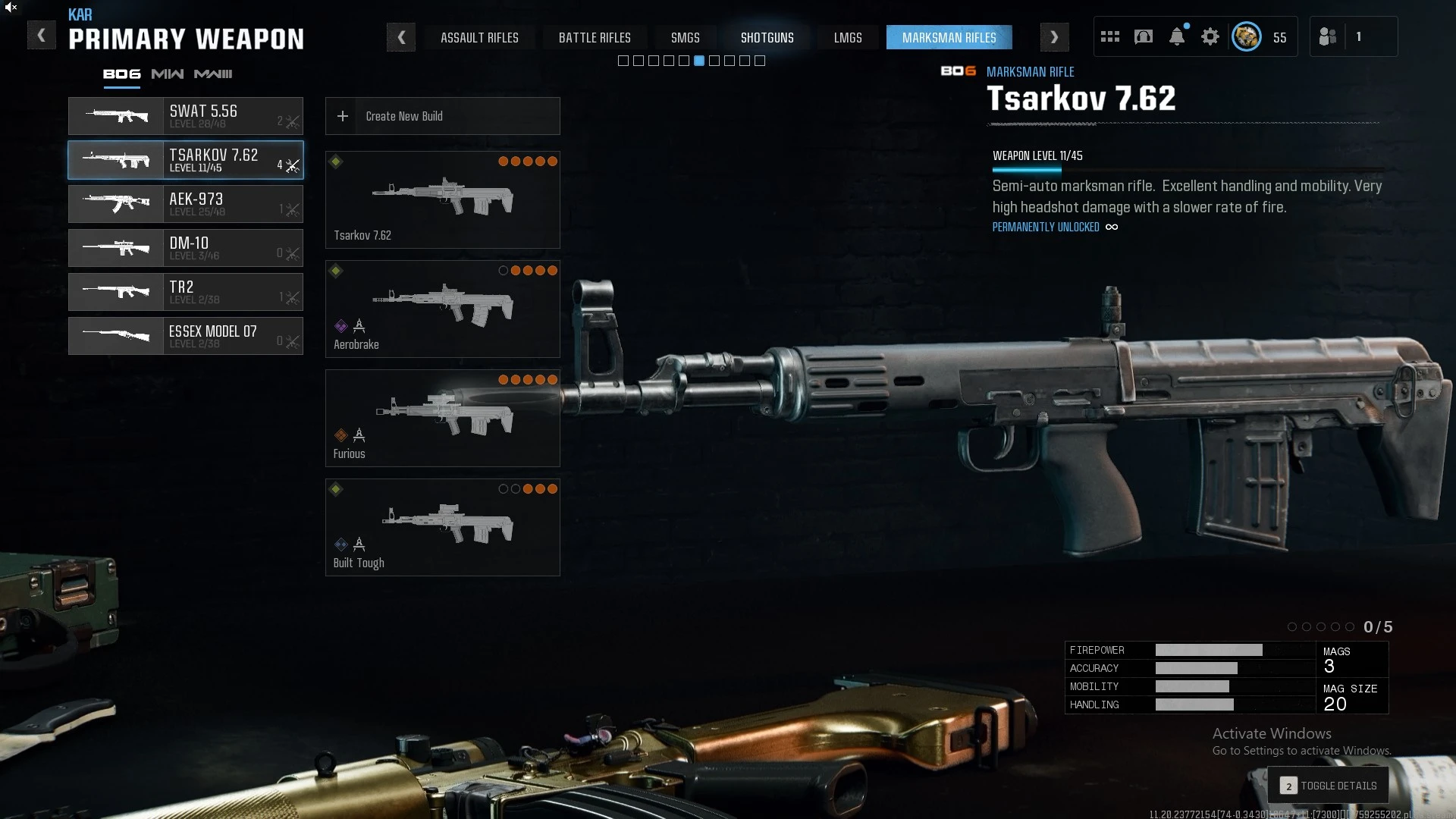Open the Aerobrake blueprint build
Image resolution: width=1456 pixels, height=819 pixels.
442,309
